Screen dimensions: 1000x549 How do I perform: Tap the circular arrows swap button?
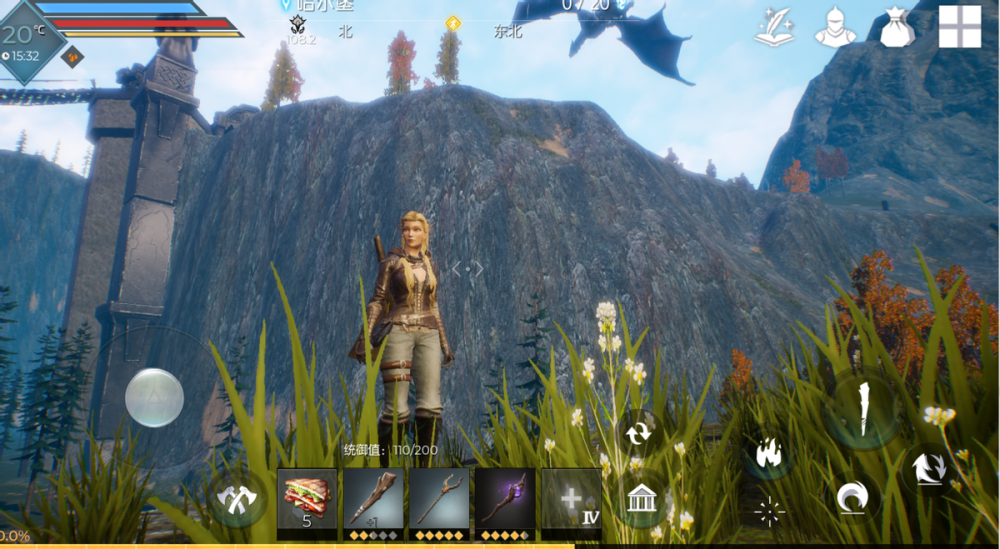(x=637, y=433)
